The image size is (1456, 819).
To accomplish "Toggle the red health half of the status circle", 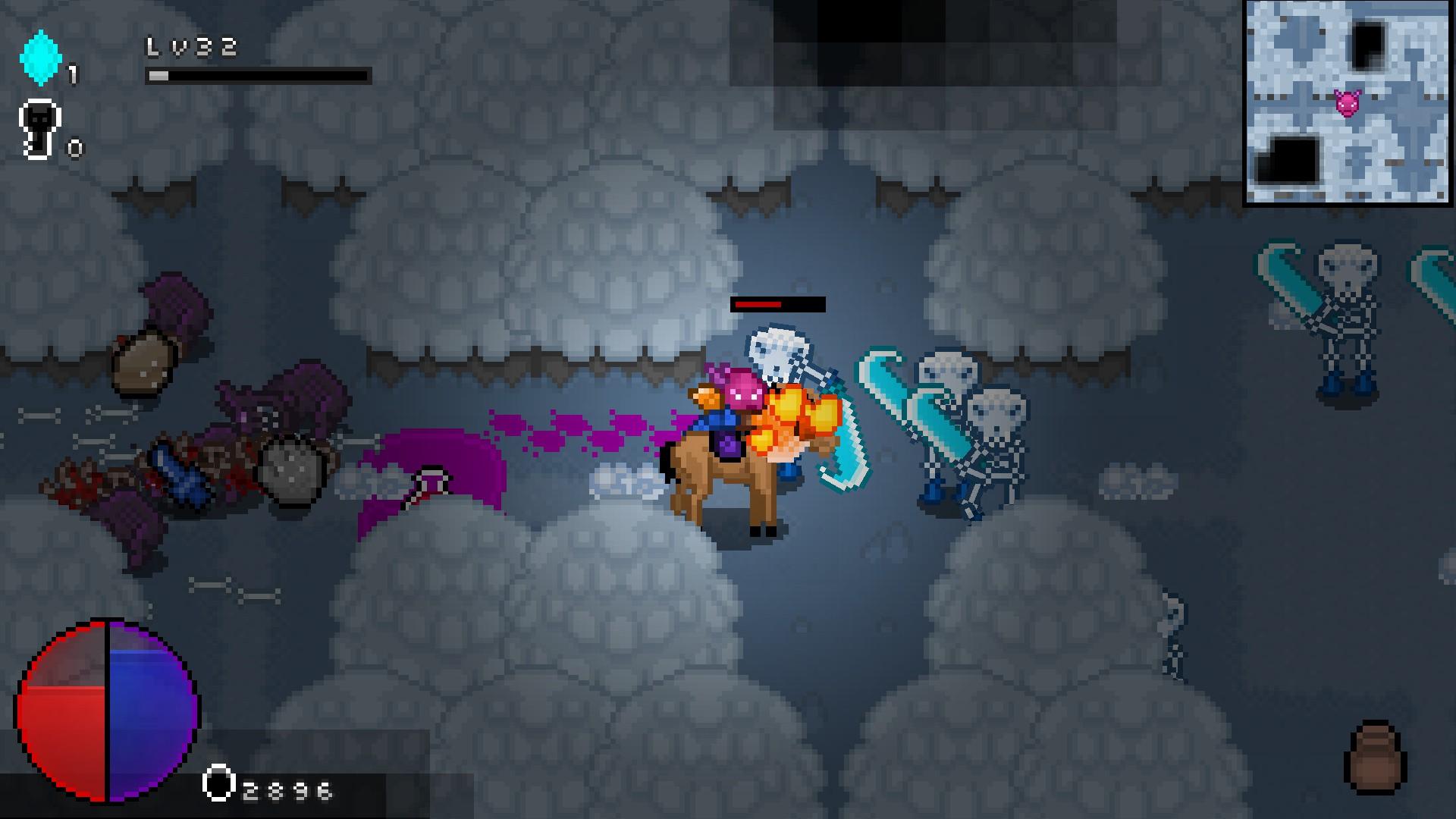I will point(64,720).
